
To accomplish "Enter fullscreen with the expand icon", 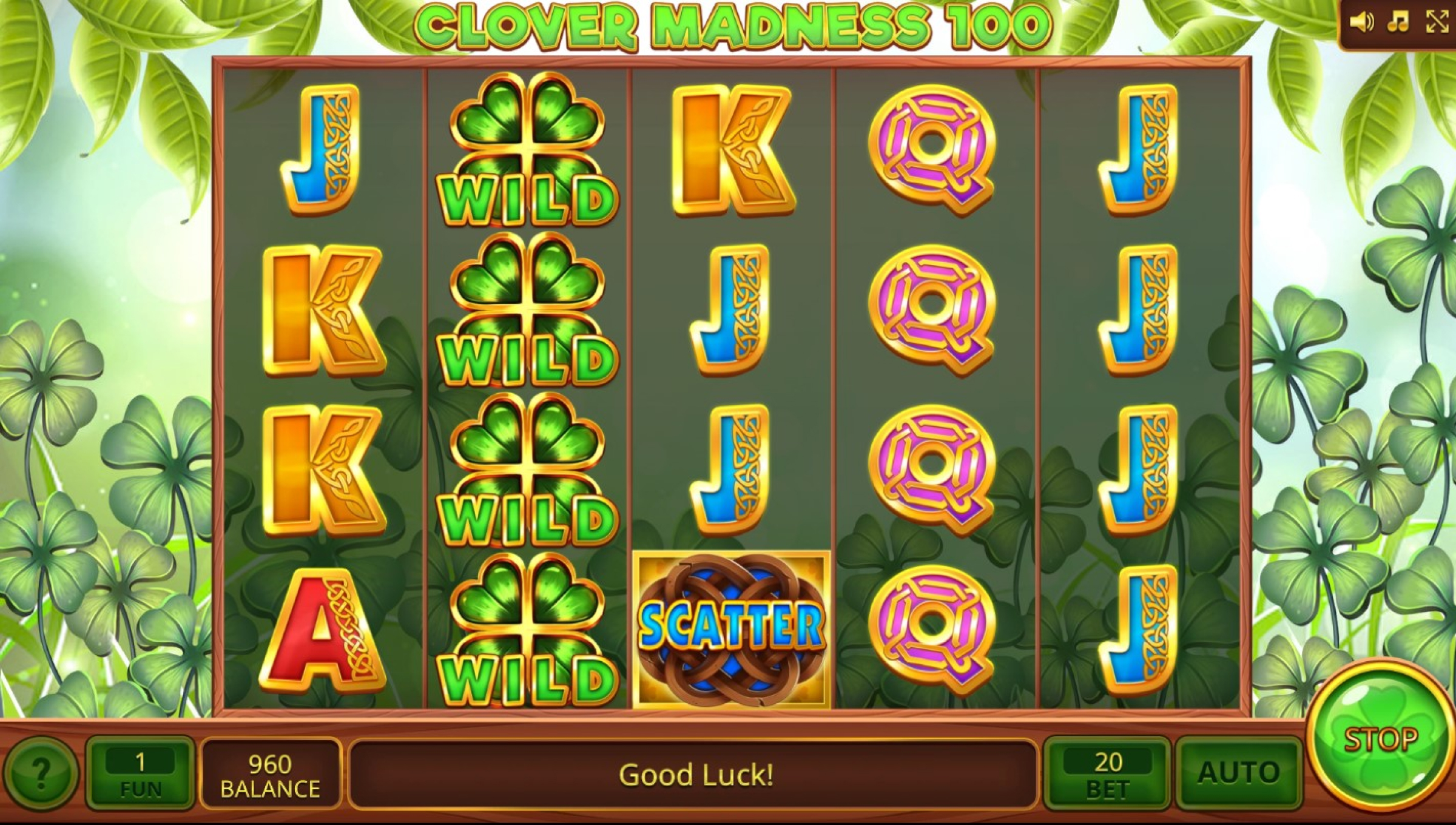I will (x=1437, y=23).
